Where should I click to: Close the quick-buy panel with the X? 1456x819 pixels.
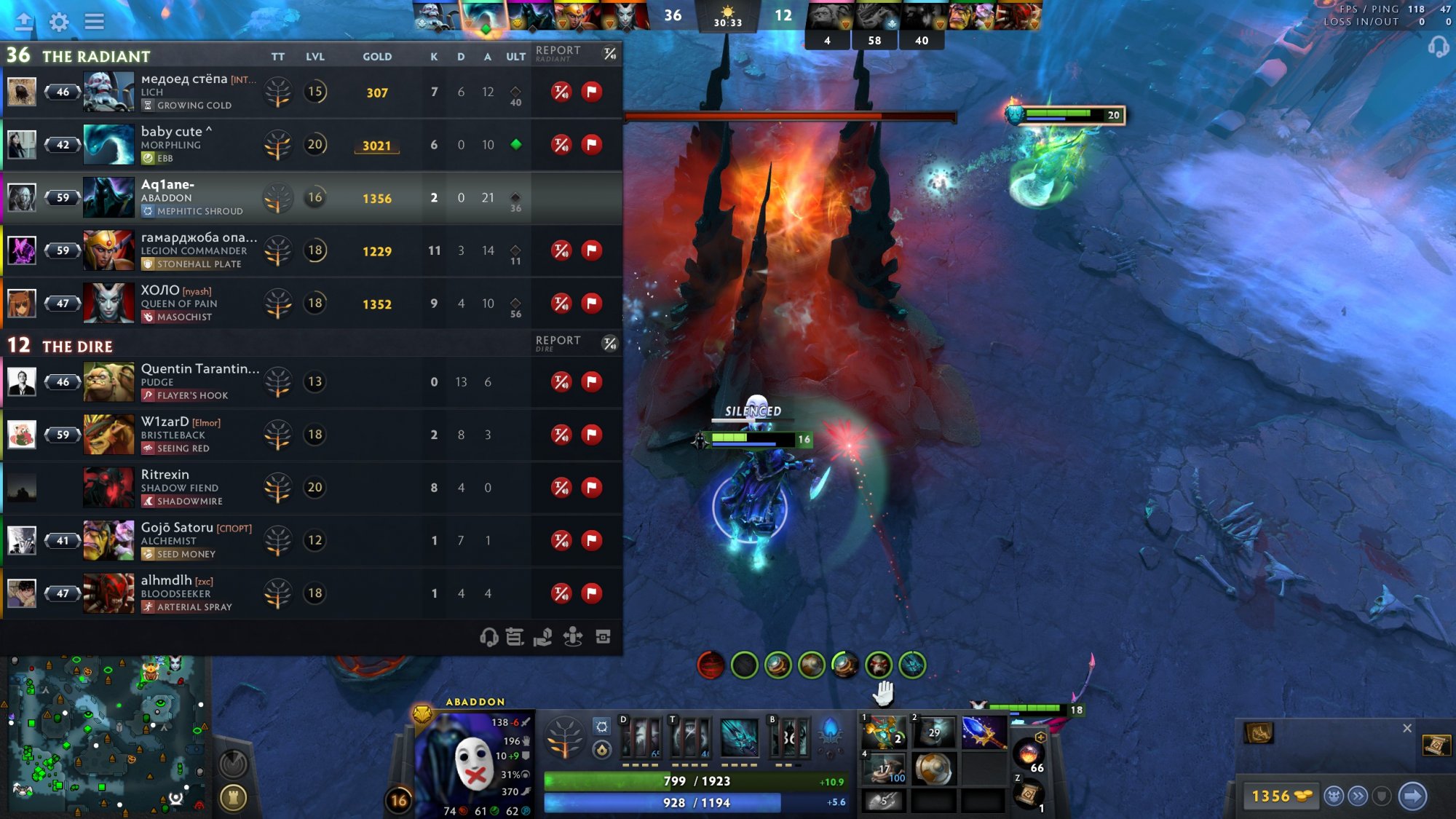click(1406, 728)
